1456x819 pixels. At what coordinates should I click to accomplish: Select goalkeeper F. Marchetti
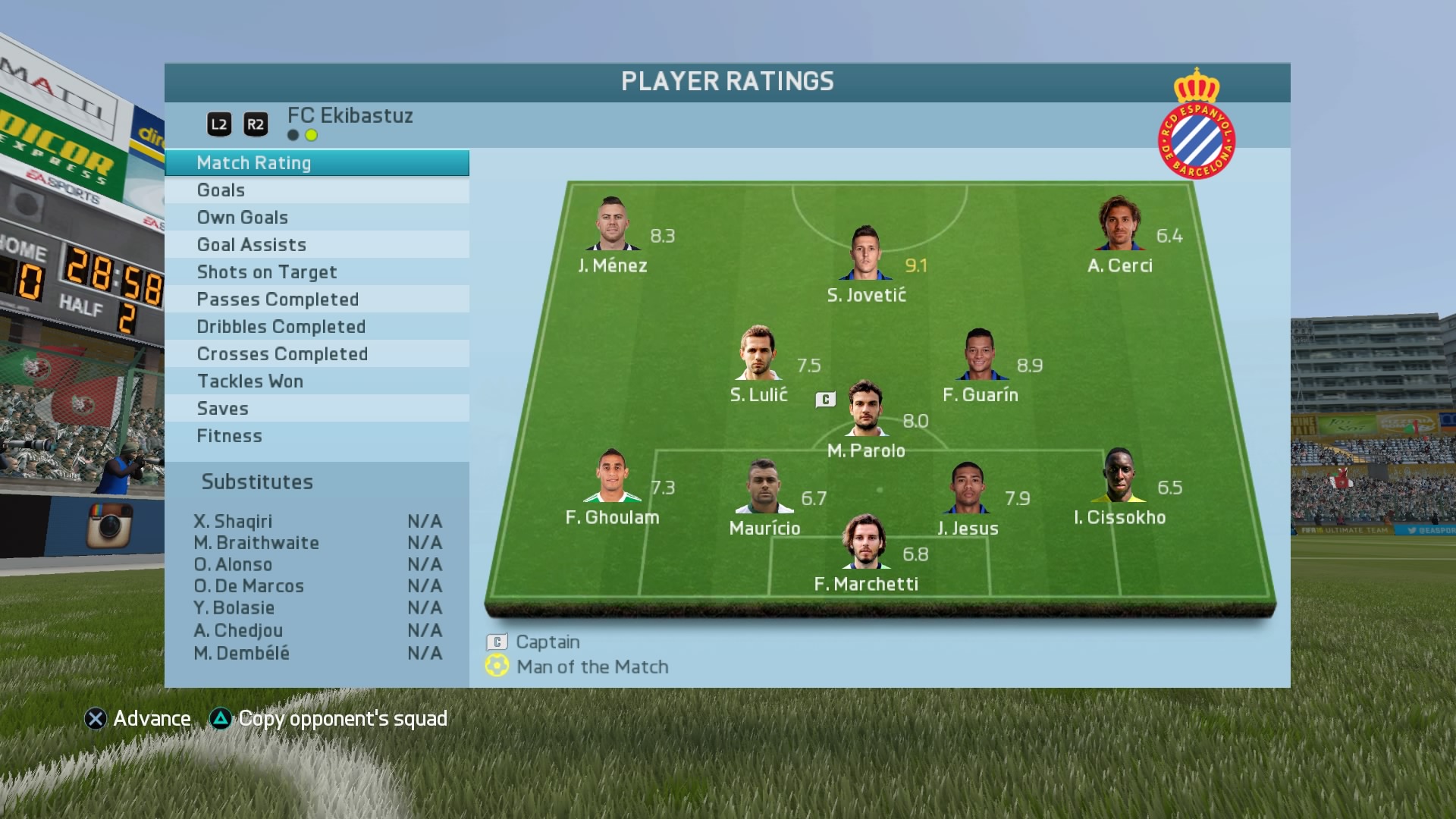864,542
